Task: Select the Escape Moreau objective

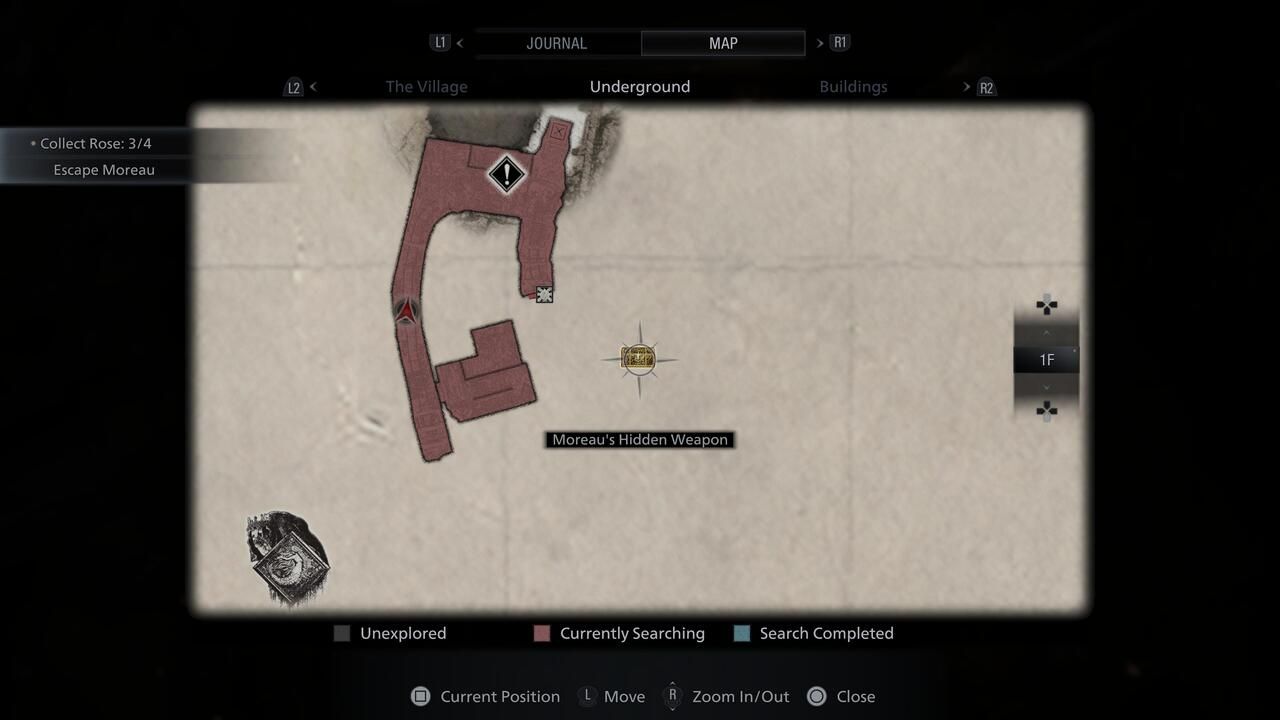Action: [104, 169]
